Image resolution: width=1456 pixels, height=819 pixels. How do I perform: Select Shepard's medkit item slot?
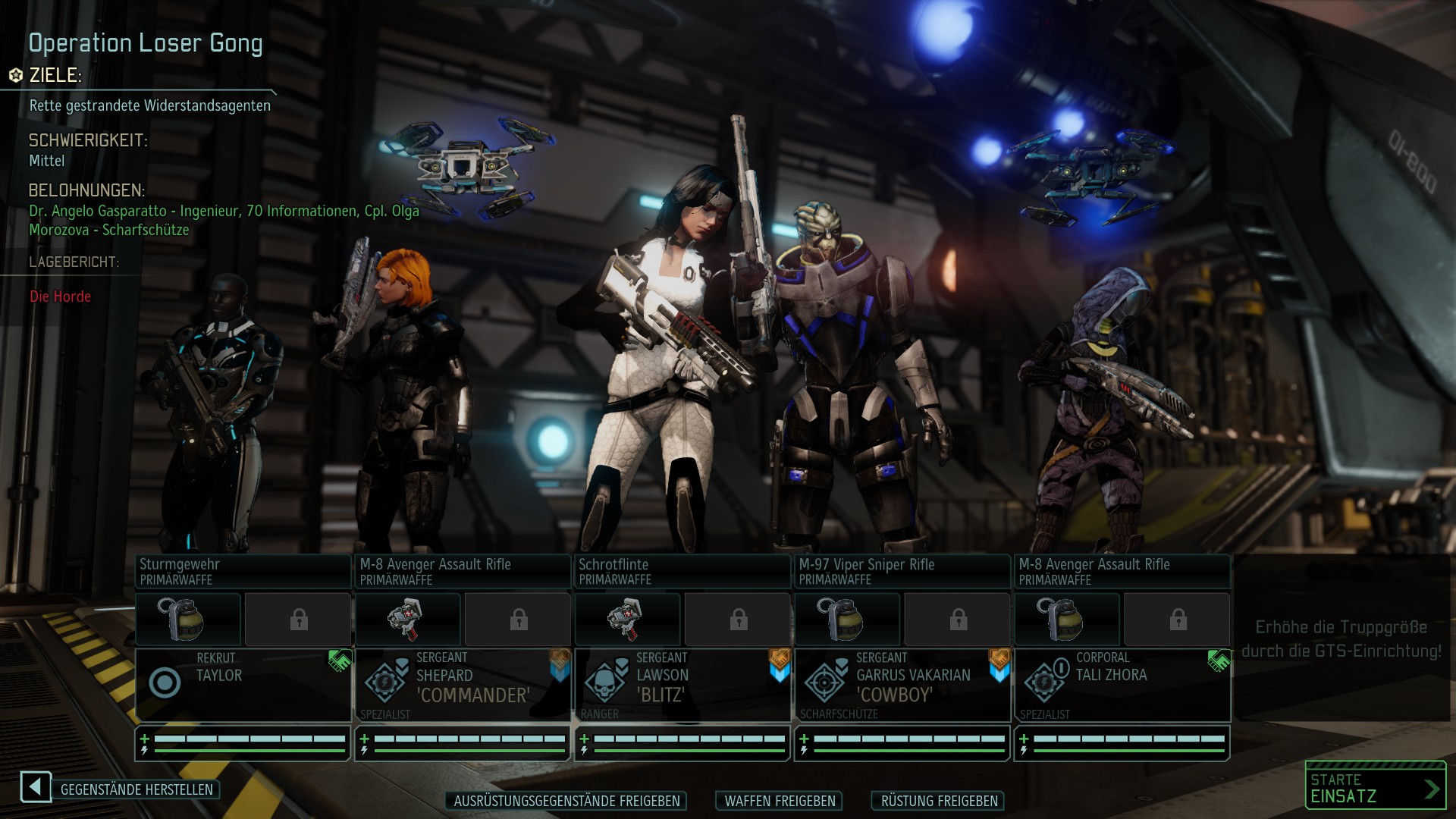(408, 620)
